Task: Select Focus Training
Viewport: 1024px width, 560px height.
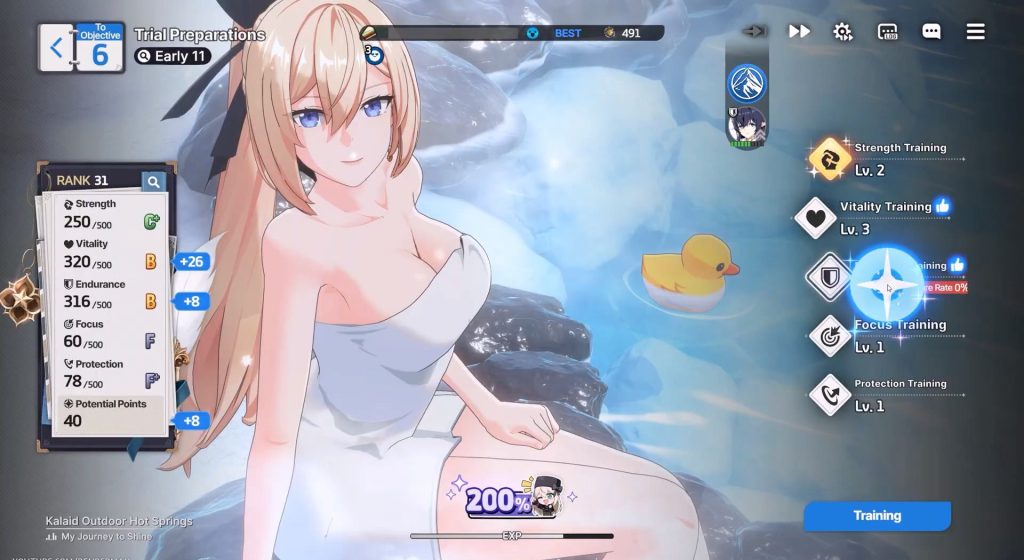Action: [830, 336]
